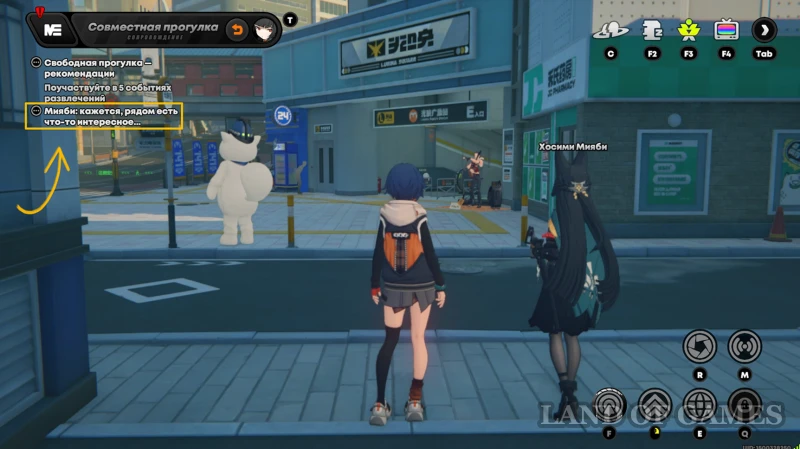Expand the top bar with the arrow button
The height and width of the screenshot is (449, 800).
point(765,30)
